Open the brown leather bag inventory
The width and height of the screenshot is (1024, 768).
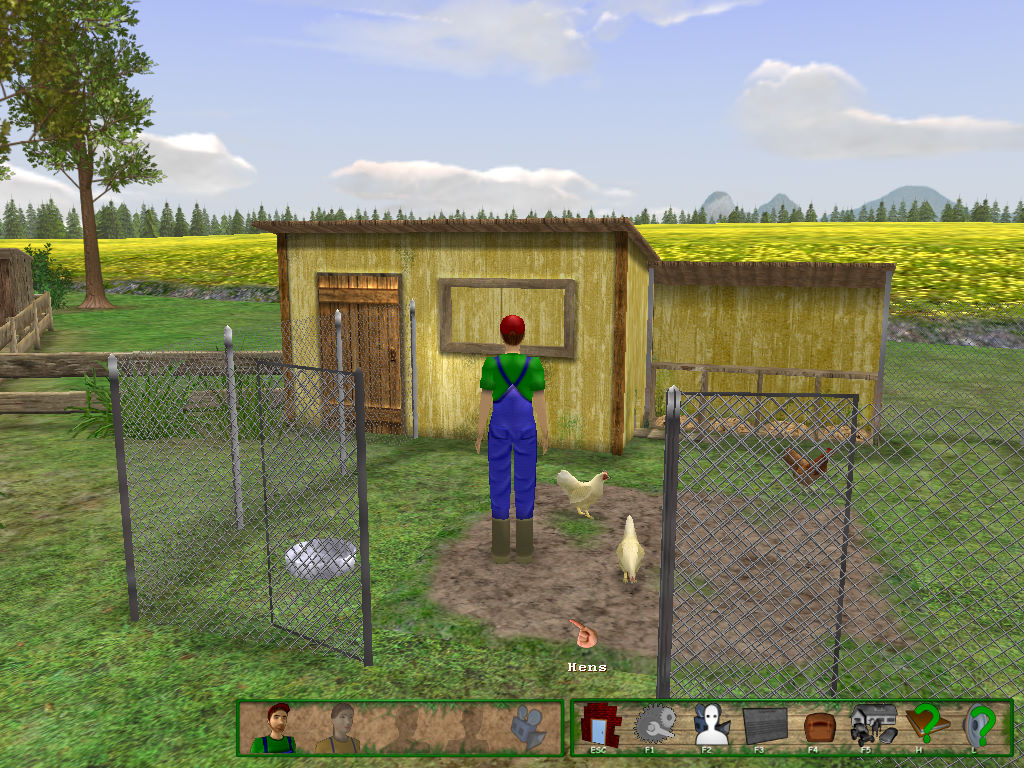tap(818, 724)
